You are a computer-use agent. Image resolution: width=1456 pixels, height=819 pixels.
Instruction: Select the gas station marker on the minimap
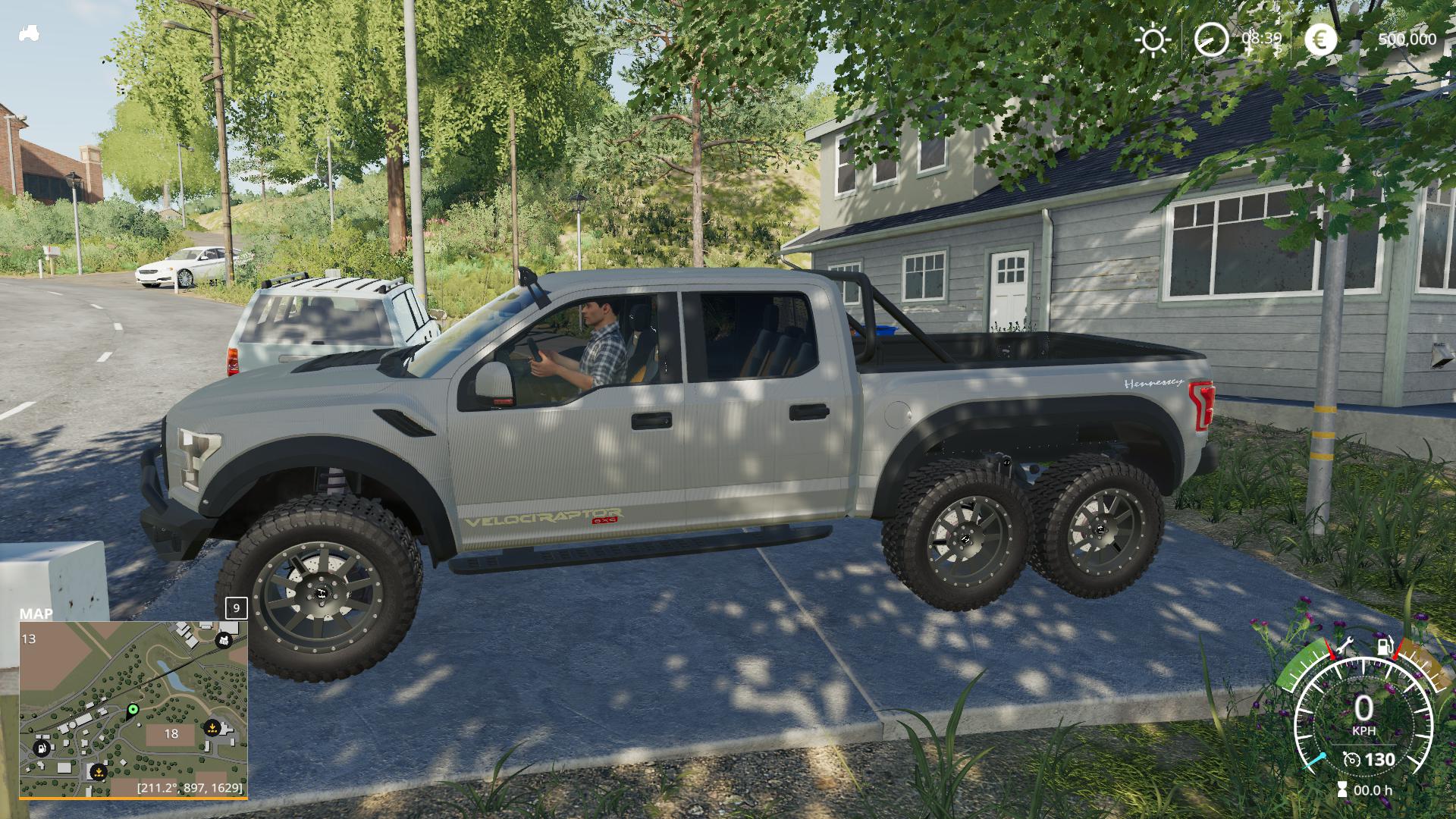(x=41, y=748)
